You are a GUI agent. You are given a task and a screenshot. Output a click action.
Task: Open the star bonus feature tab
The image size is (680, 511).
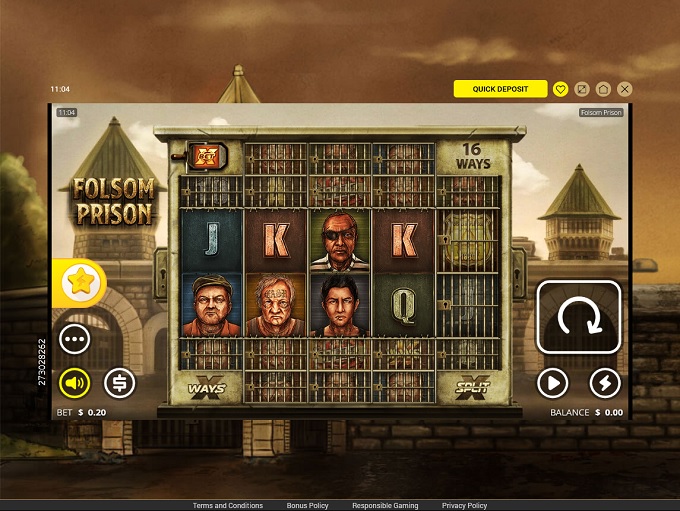[x=78, y=283]
